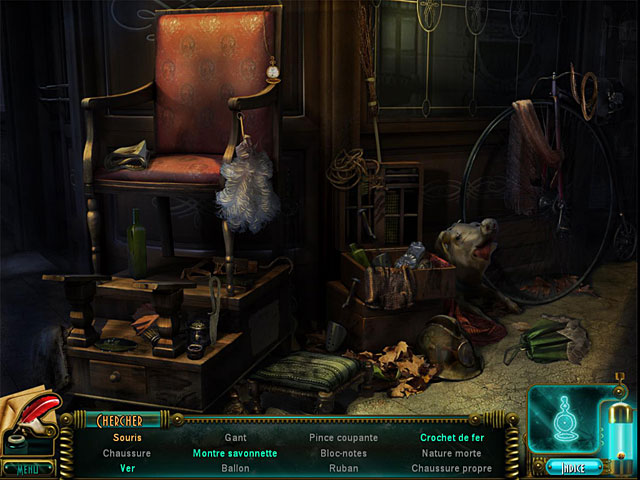Choose the 'Gant' list entry
Image resolution: width=640 pixels, height=480 pixels.
[x=235, y=438]
